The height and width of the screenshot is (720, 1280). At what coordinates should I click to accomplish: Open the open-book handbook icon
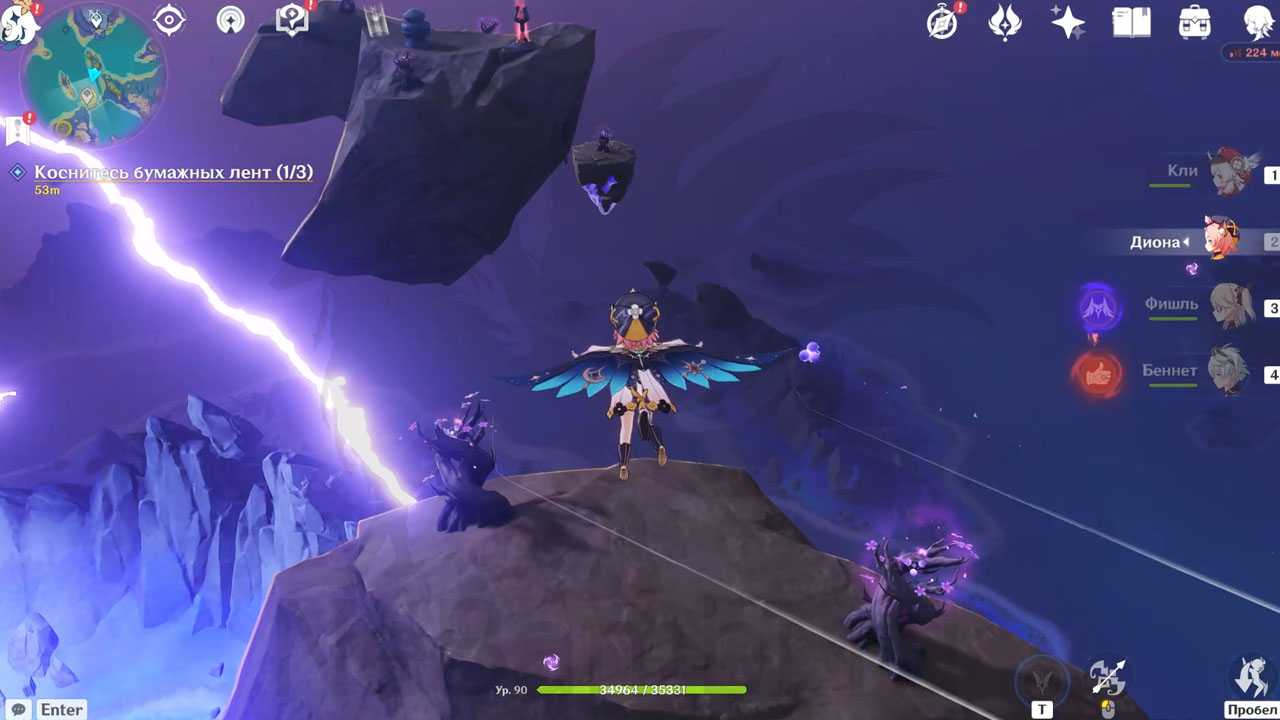tap(1131, 22)
